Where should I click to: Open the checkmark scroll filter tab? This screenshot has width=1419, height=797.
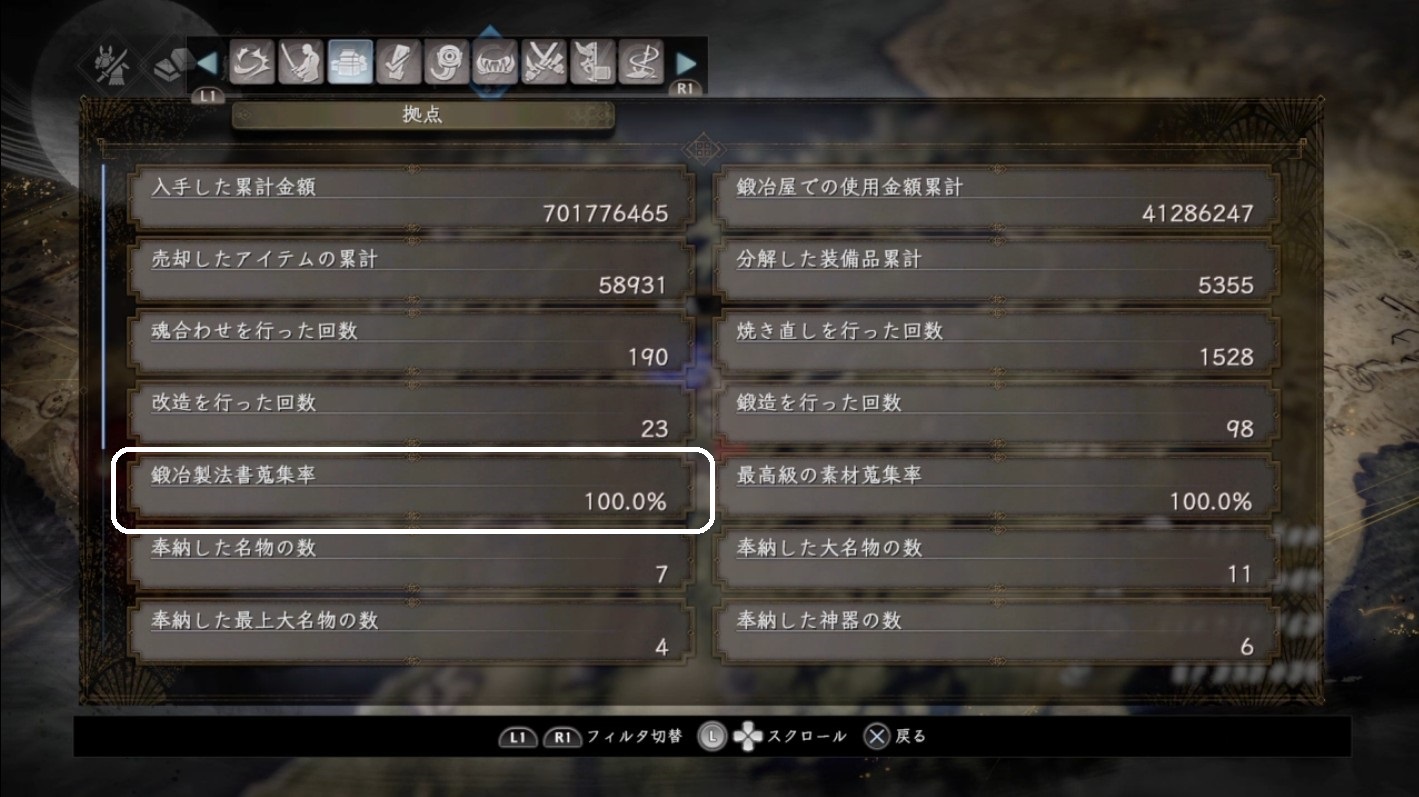(x=398, y=63)
